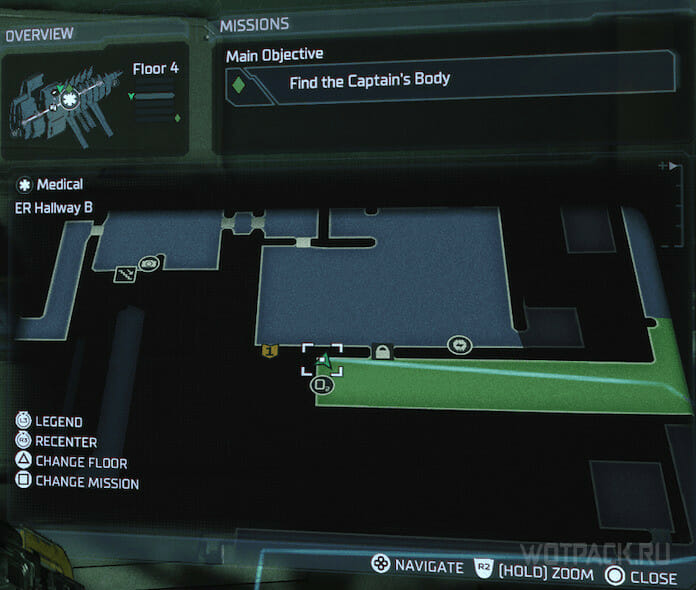
Task: Select the round arrows marker right of padlock
Action: tap(459, 345)
